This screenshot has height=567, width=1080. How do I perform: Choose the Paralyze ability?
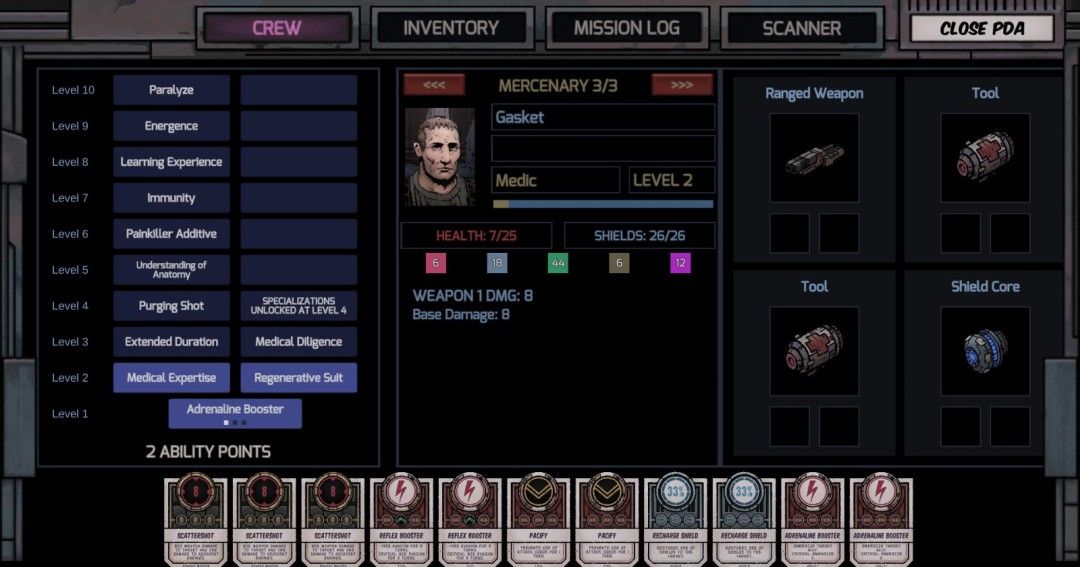coord(171,90)
